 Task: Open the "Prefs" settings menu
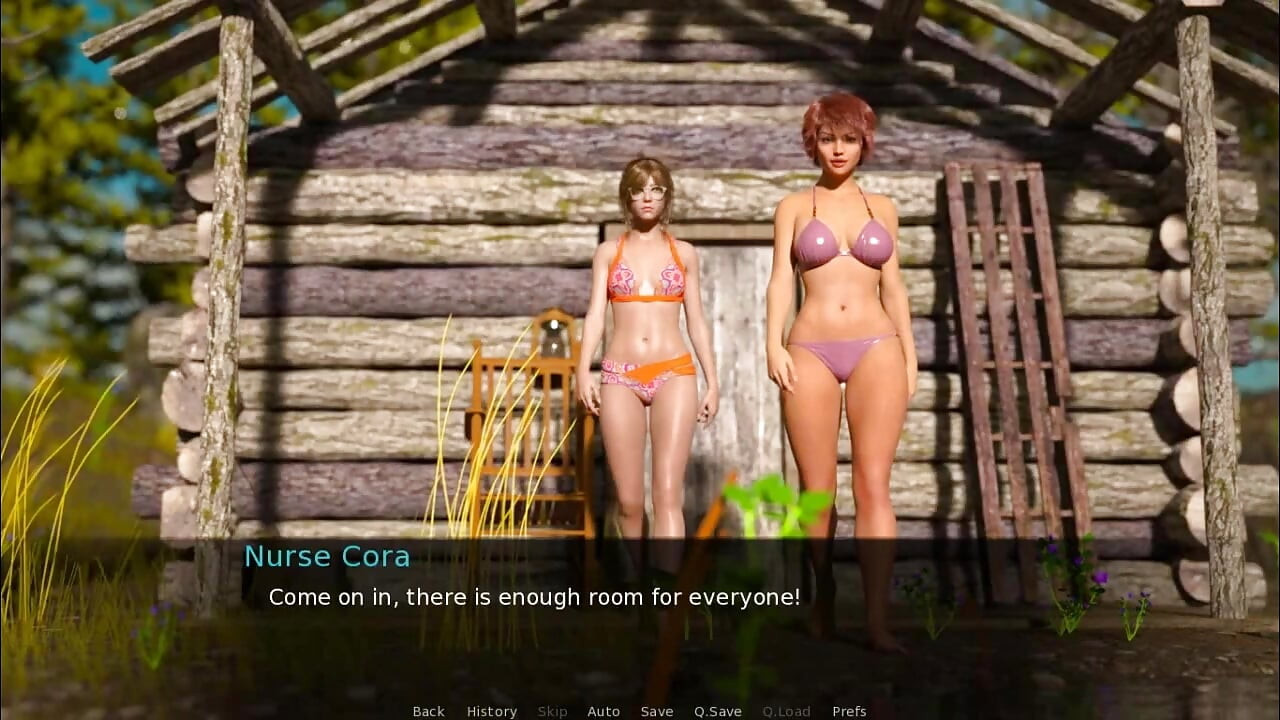point(849,711)
